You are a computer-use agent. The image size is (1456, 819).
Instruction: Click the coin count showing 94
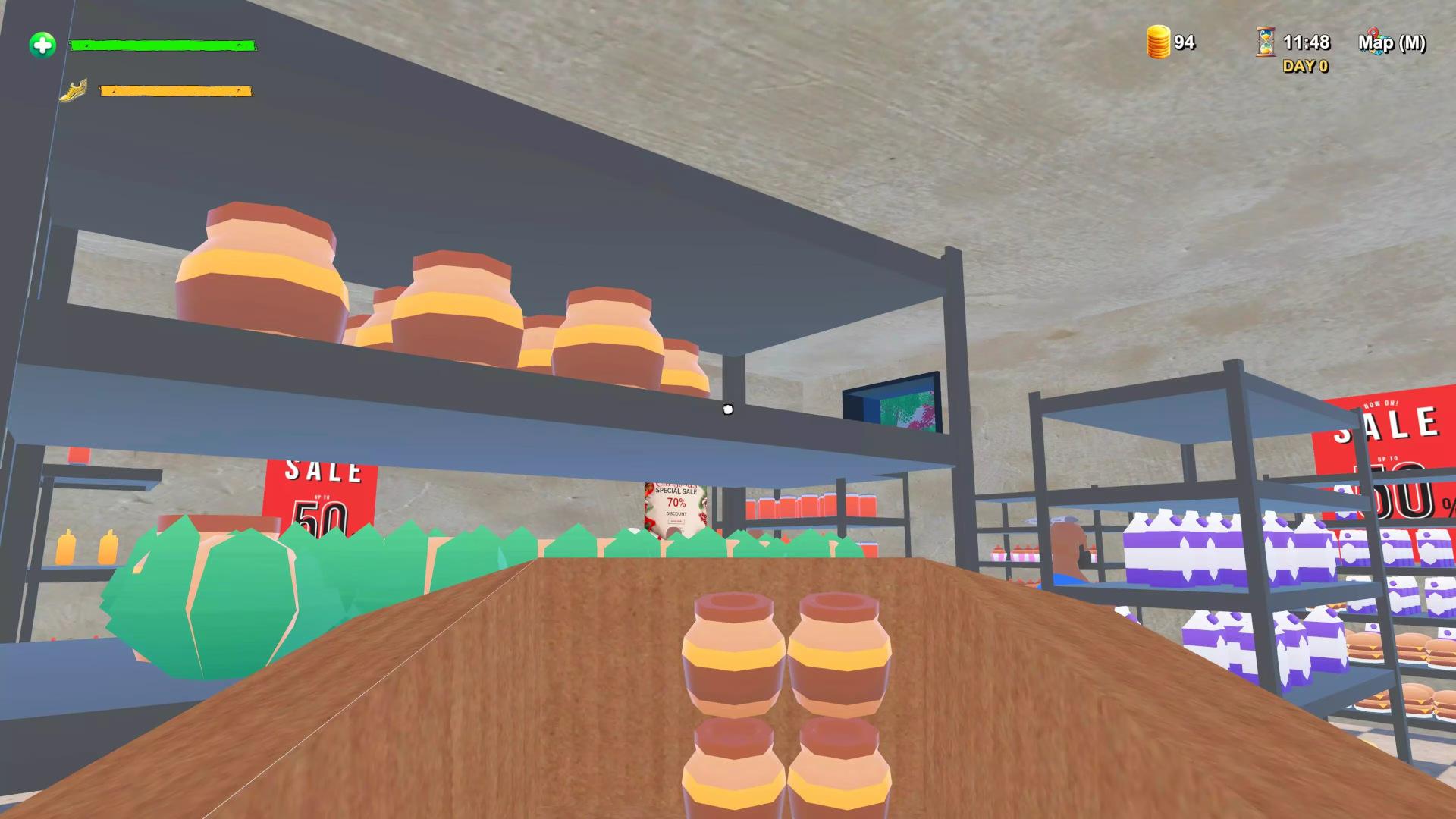(1185, 43)
